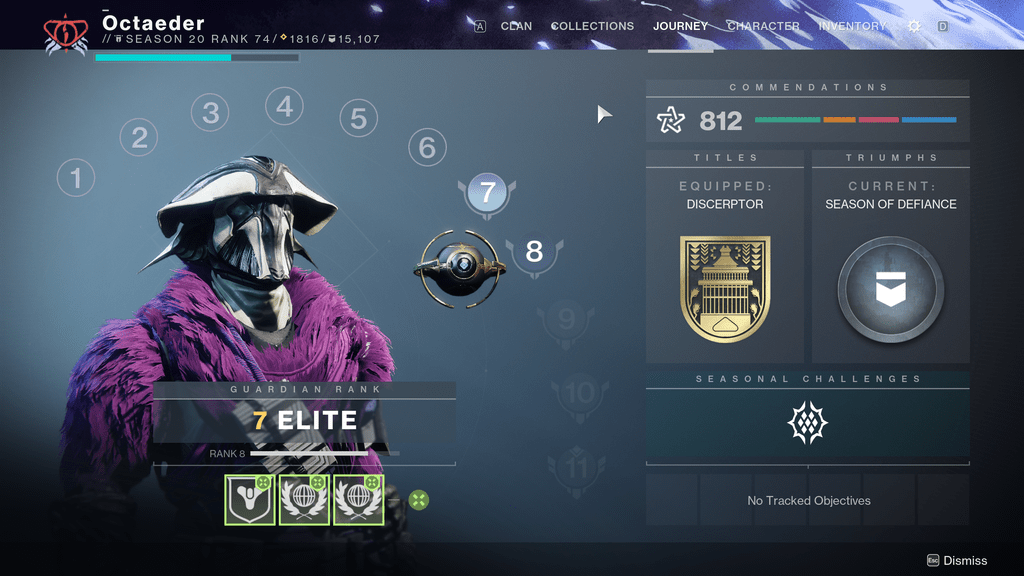1024x576 pixels.
Task: Go to the Character tab
Action: (x=763, y=26)
